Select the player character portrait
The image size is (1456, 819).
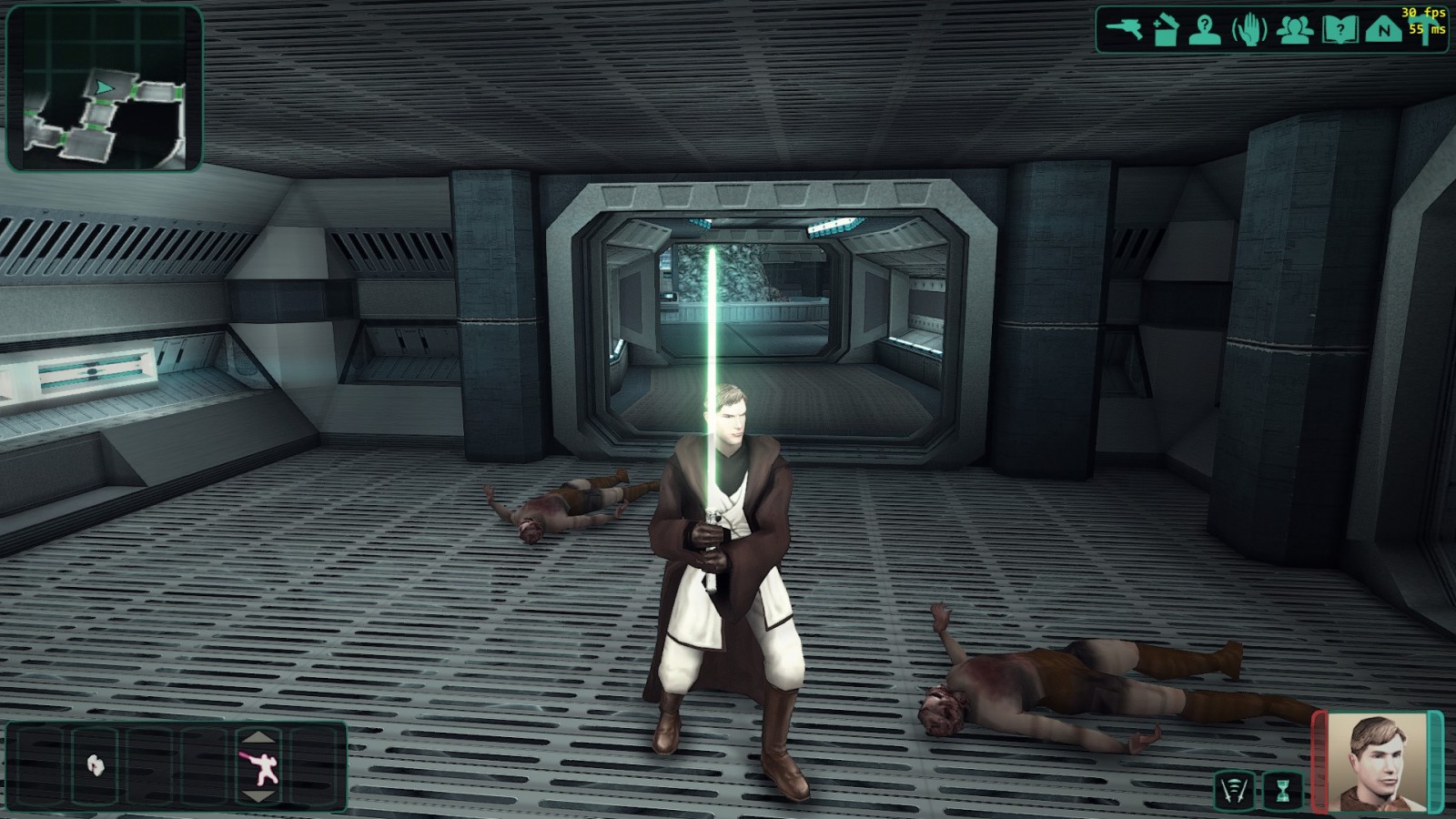(1377, 763)
